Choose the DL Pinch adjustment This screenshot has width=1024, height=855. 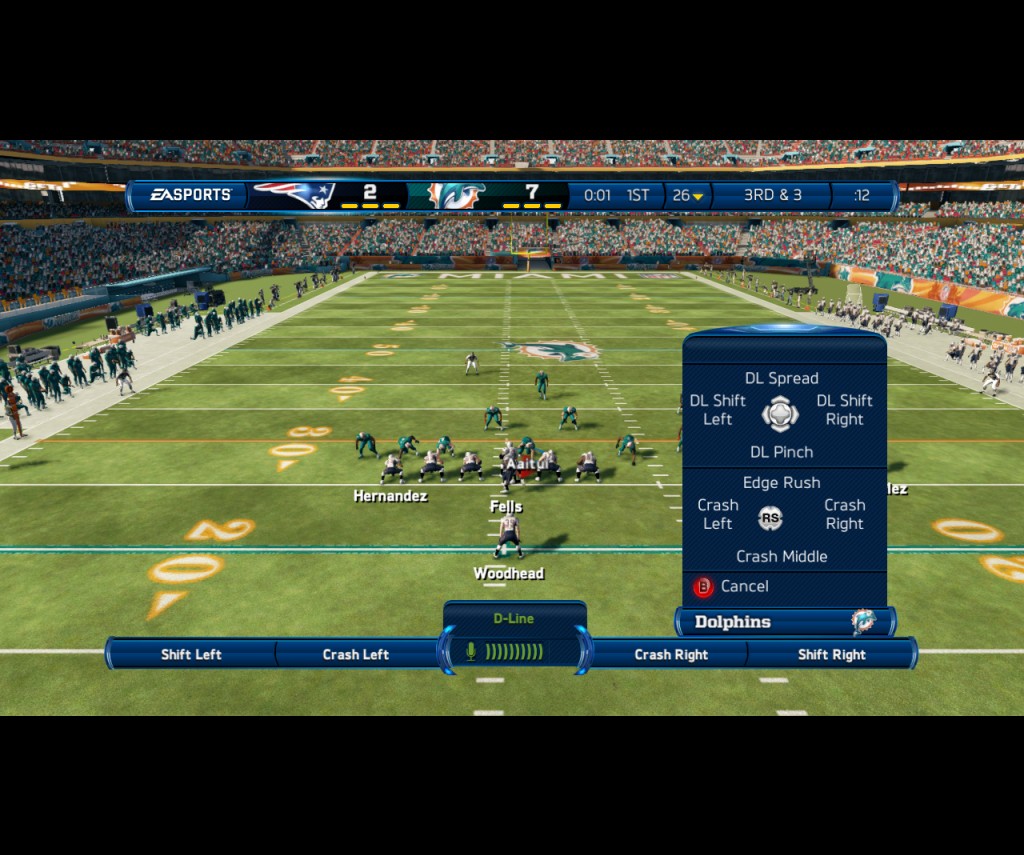click(x=781, y=452)
